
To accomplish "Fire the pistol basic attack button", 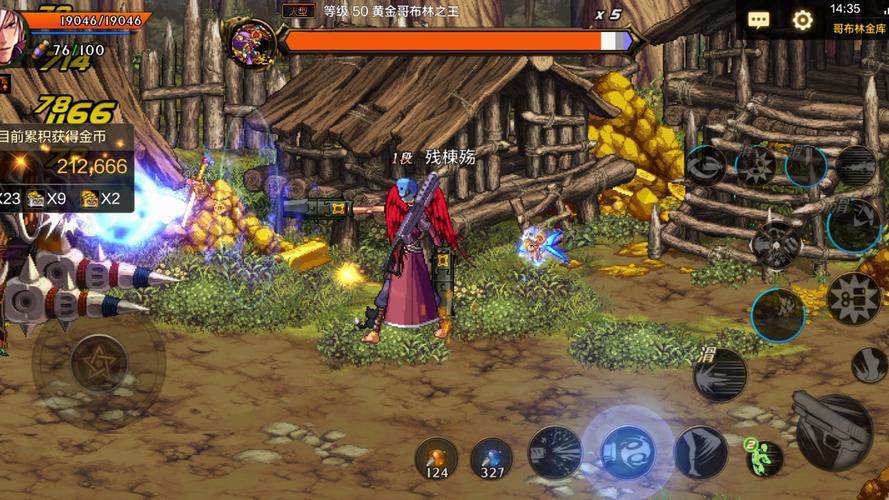I will point(833,431).
